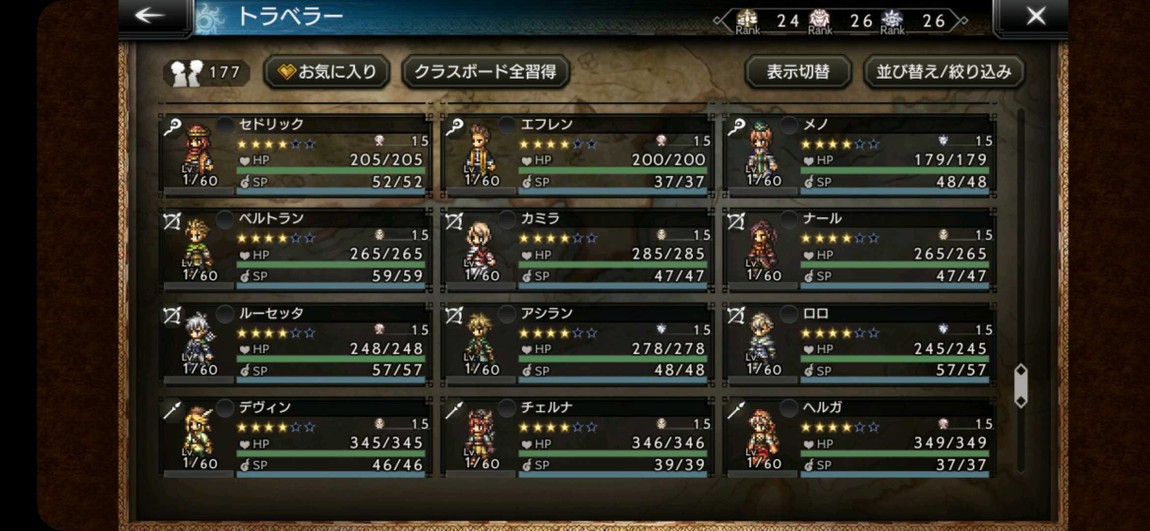Open traveler ルーセッタ card

(297, 342)
